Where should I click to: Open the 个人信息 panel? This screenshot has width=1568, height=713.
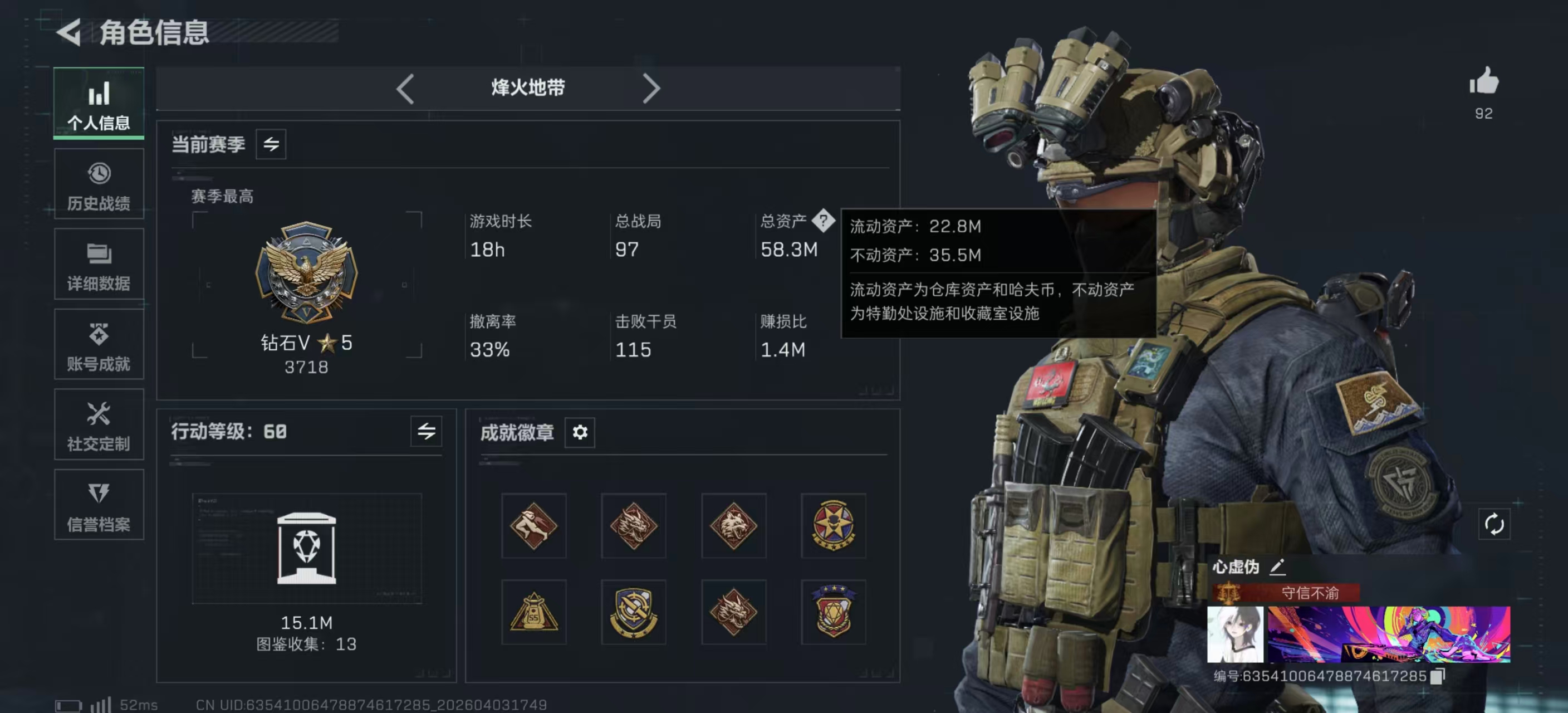(98, 104)
